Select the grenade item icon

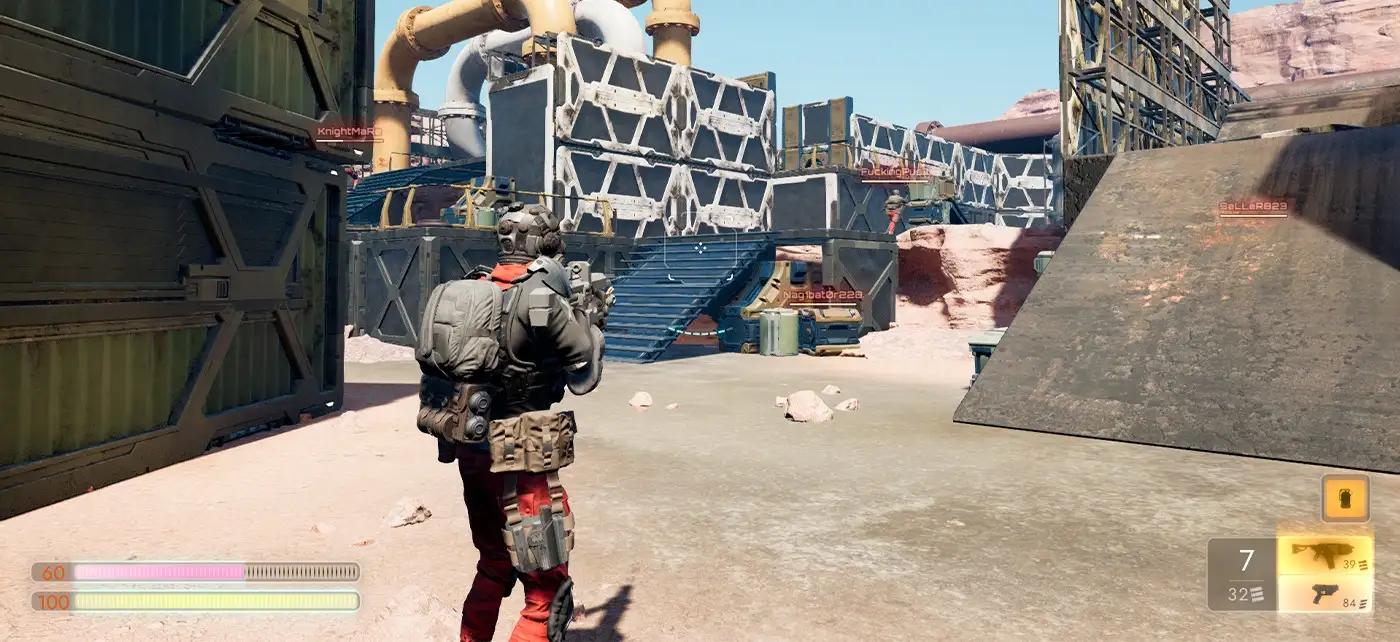1345,498
